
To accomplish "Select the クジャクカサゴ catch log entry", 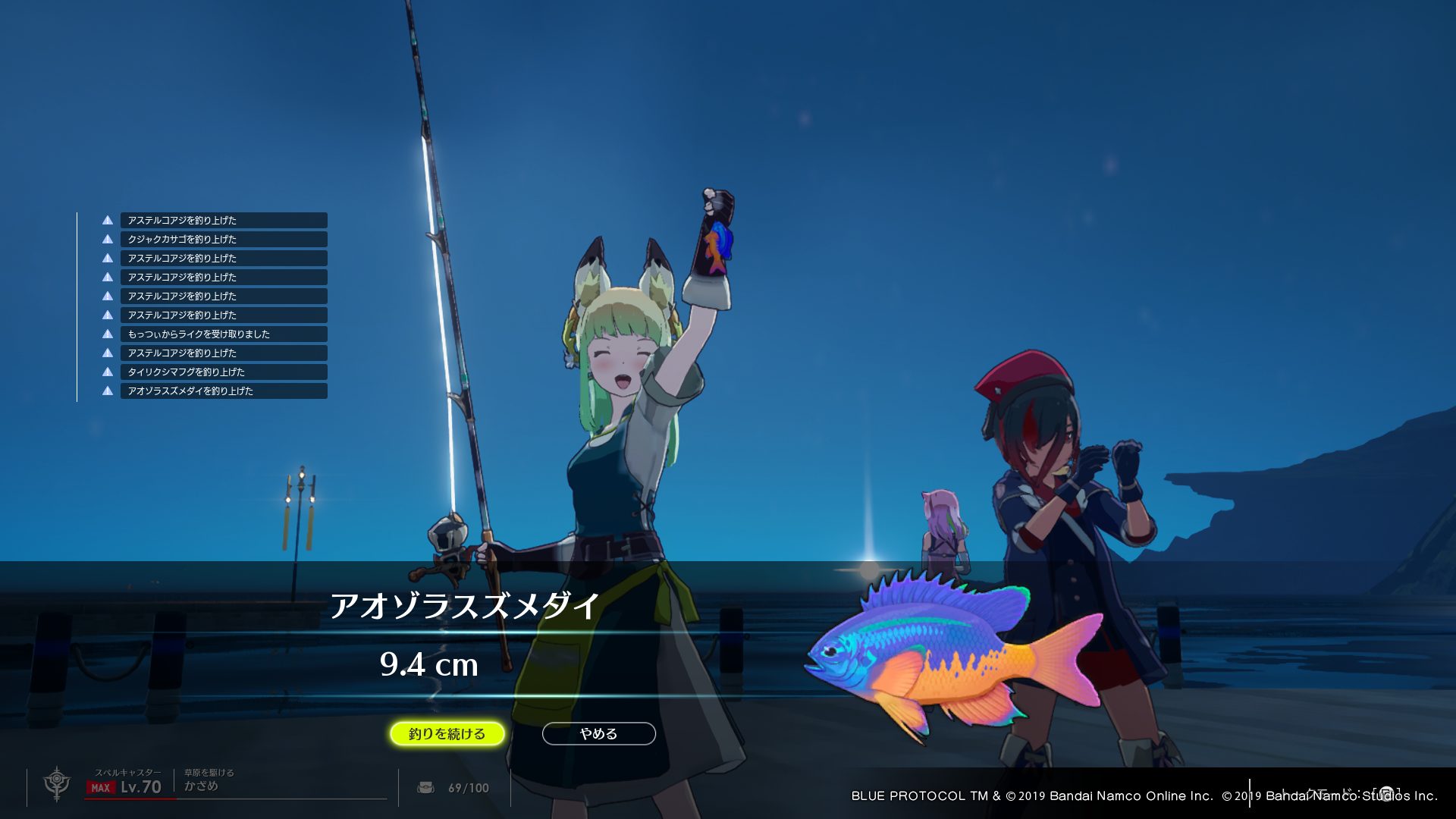I will [223, 239].
